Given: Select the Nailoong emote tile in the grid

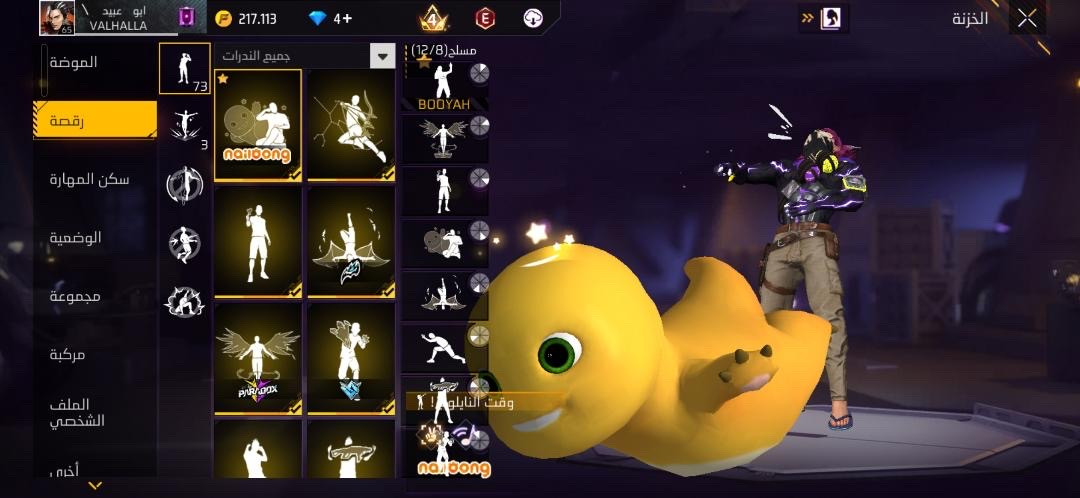Looking at the screenshot, I should click(258, 125).
